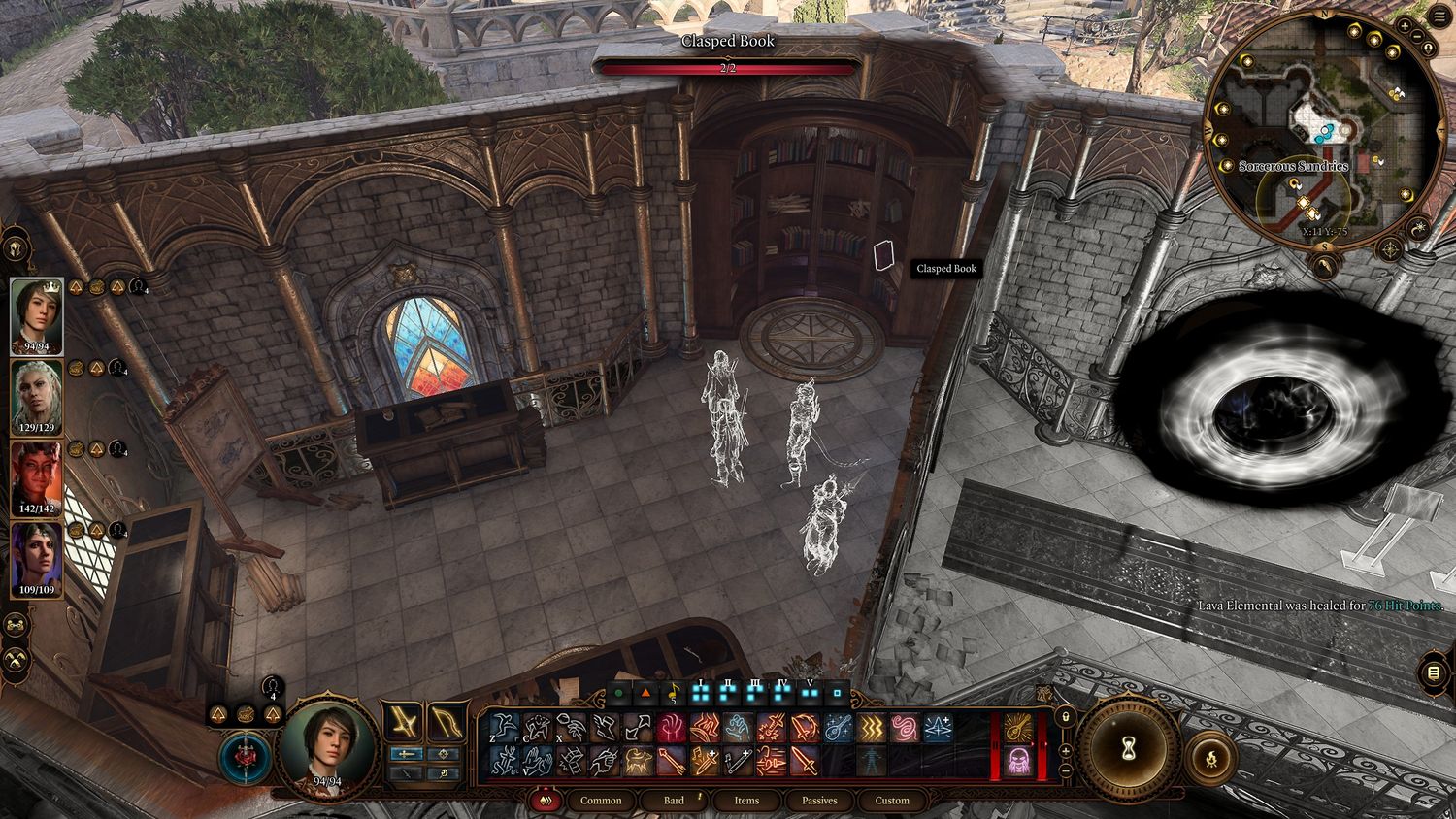Switch to the Common hotbar tab

pos(601,801)
